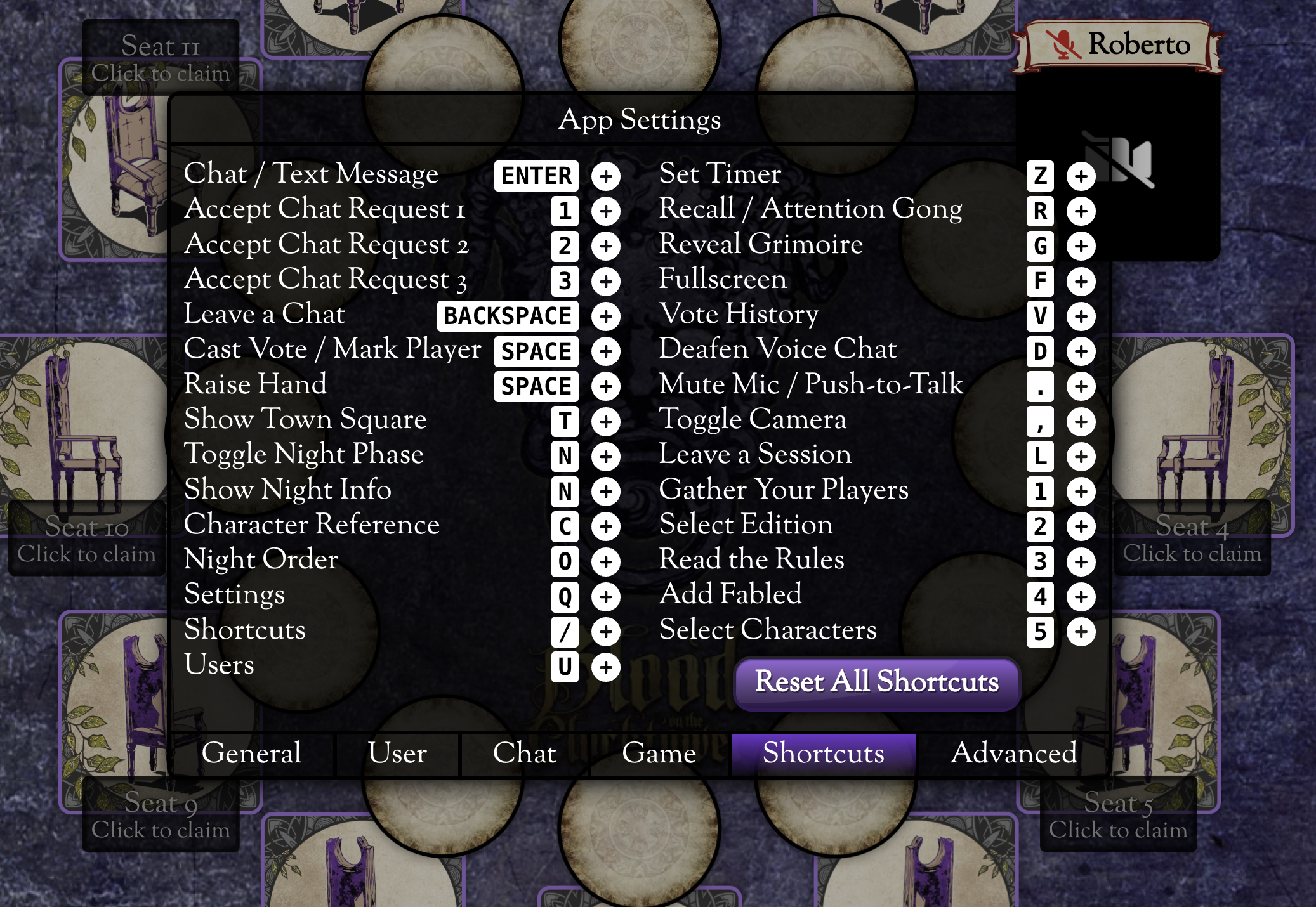
Task: Add another key for Show Town Square
Action: pos(606,422)
